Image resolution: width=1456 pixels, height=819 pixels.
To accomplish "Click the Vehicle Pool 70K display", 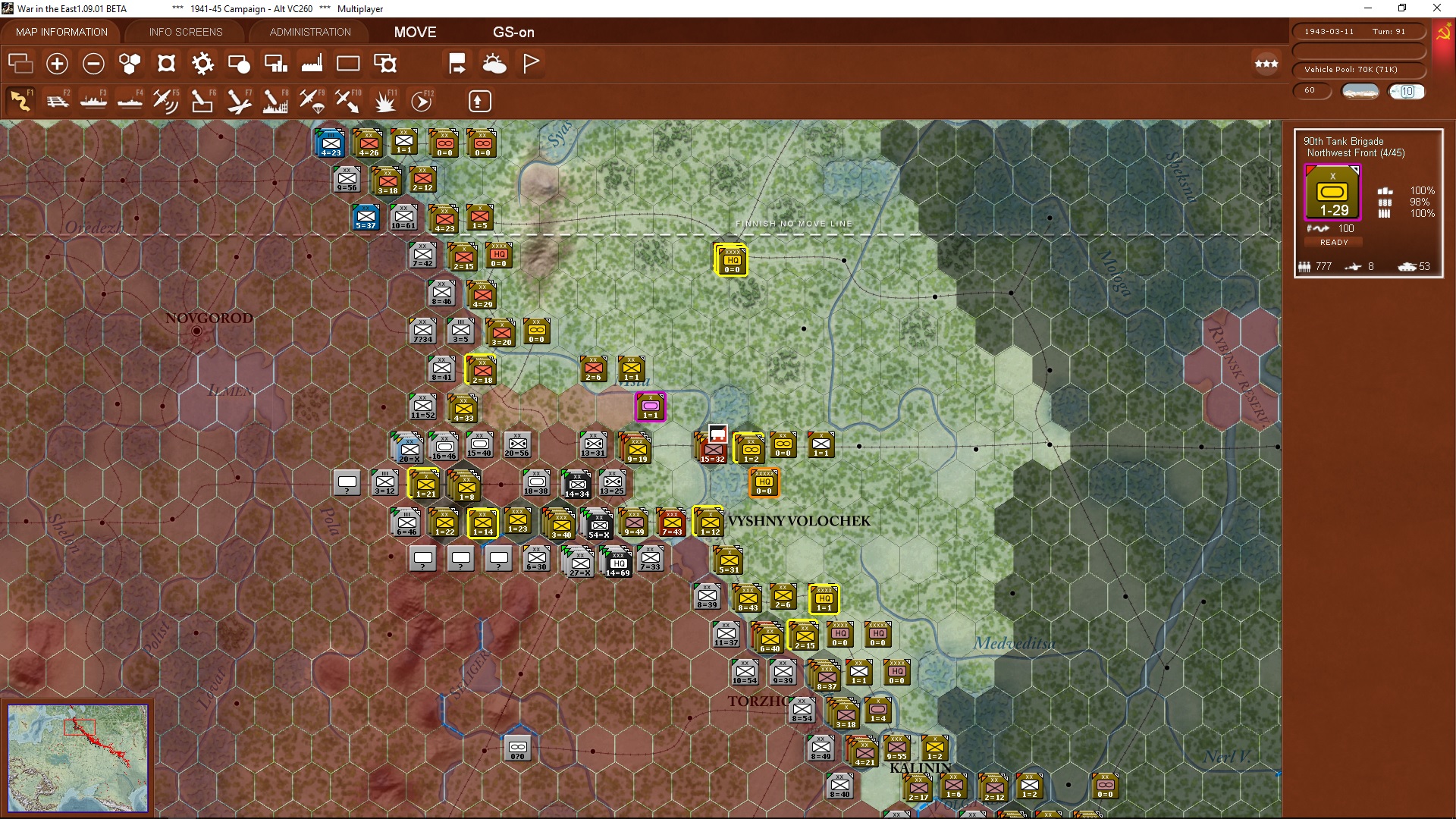I will tap(1360, 69).
